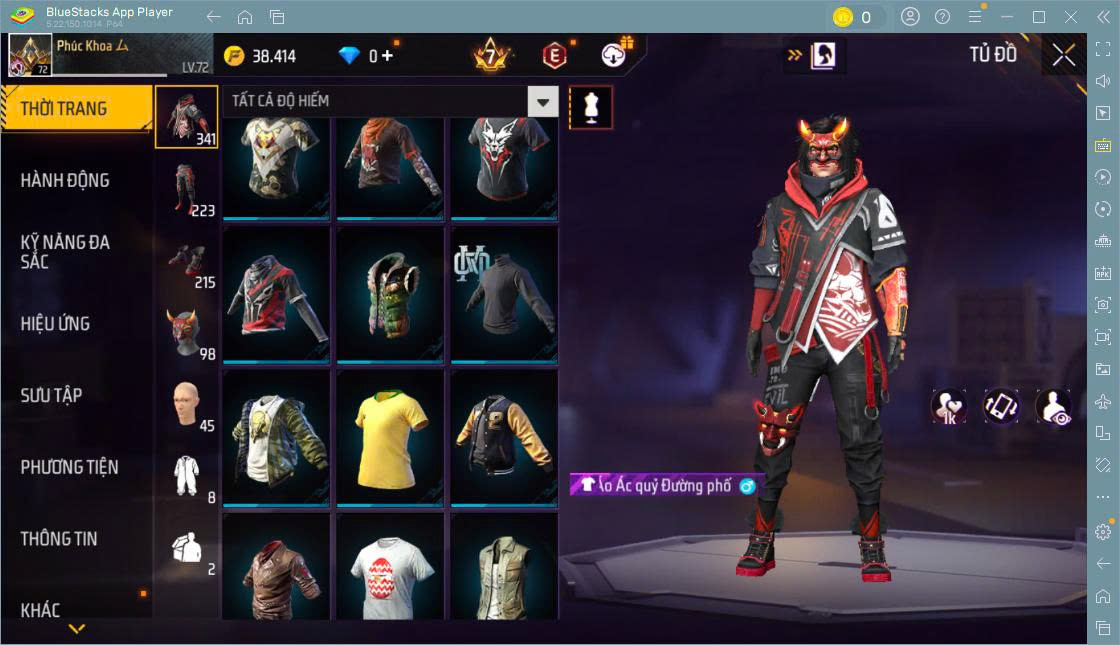Open the HÀNH ĐỘNG category
This screenshot has height=645, width=1120.
(65, 181)
